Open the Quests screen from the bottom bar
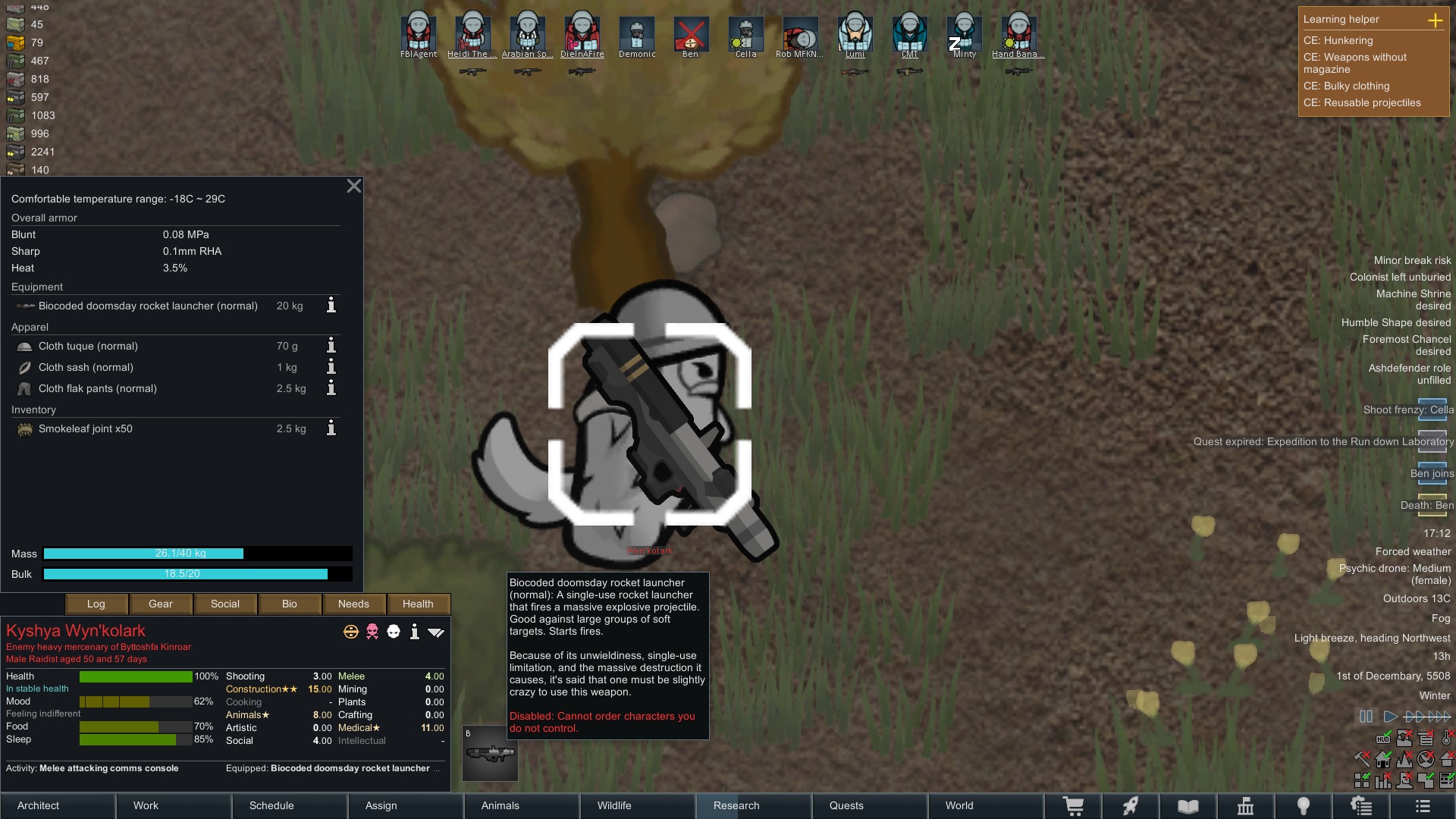Image resolution: width=1456 pixels, height=819 pixels. (846, 805)
